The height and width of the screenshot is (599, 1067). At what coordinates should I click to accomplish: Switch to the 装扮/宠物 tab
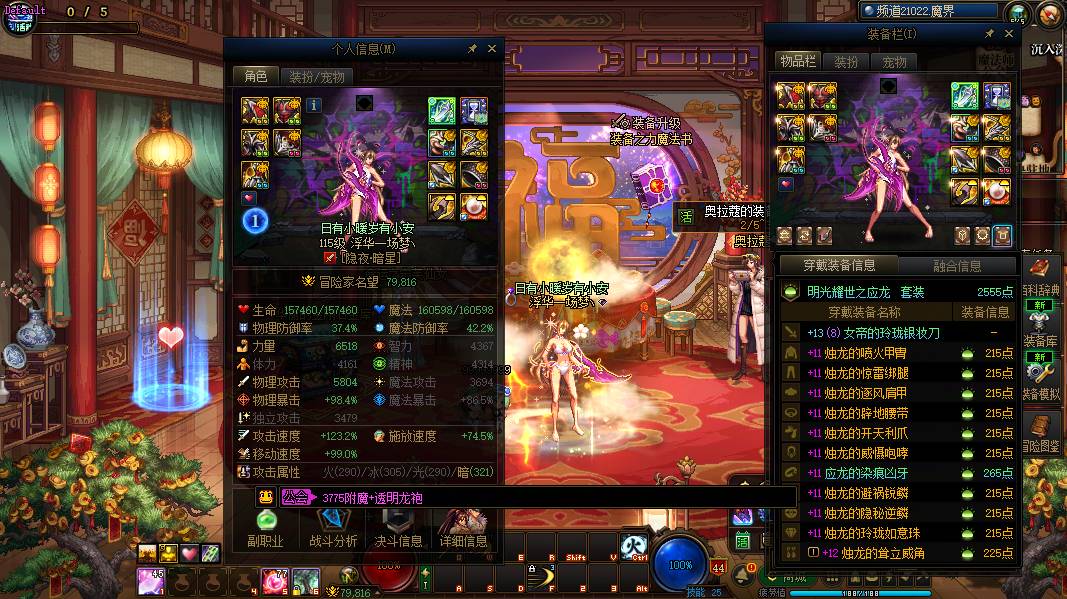coord(316,76)
